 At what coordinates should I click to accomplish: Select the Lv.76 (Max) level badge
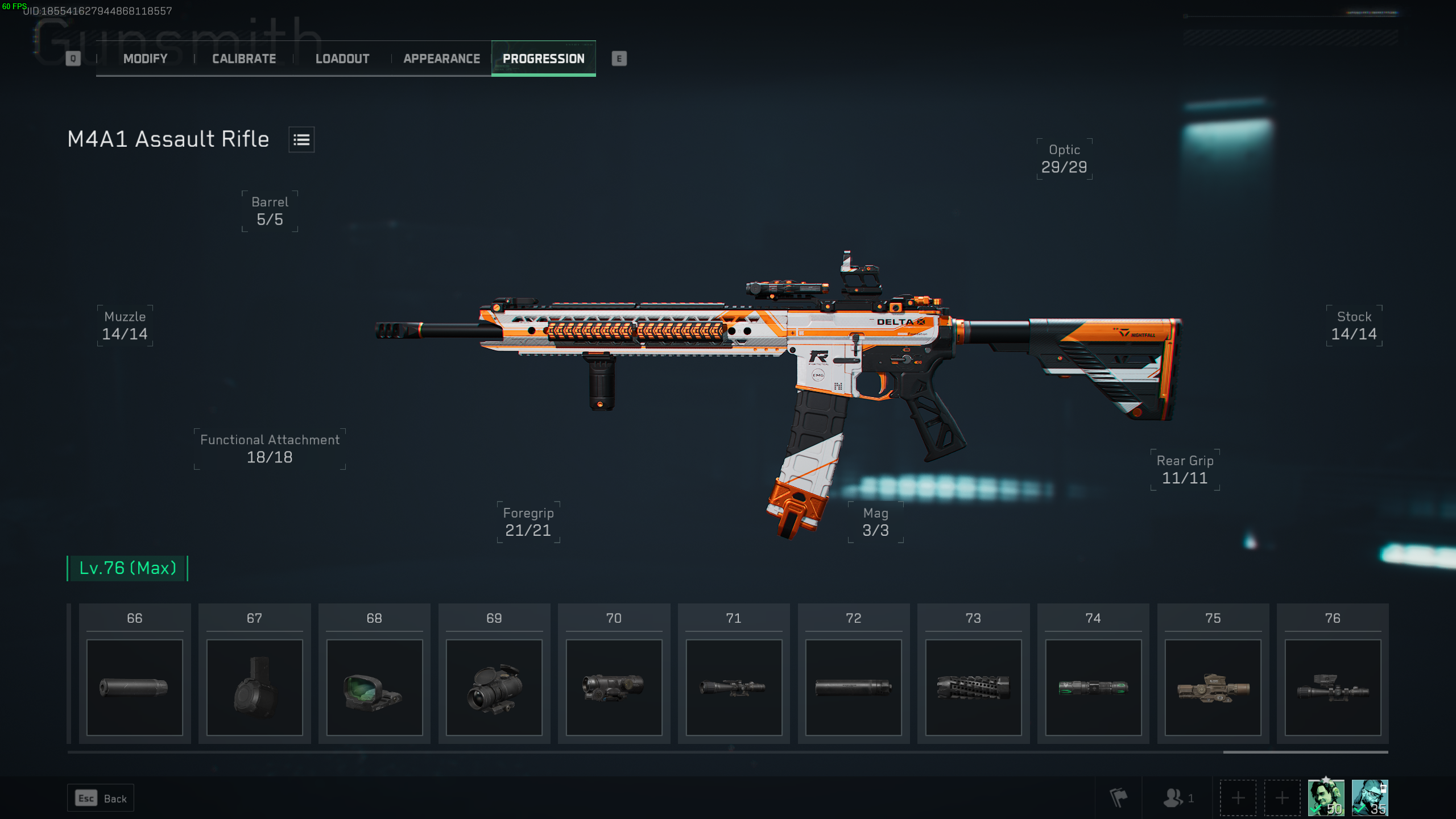tap(127, 567)
